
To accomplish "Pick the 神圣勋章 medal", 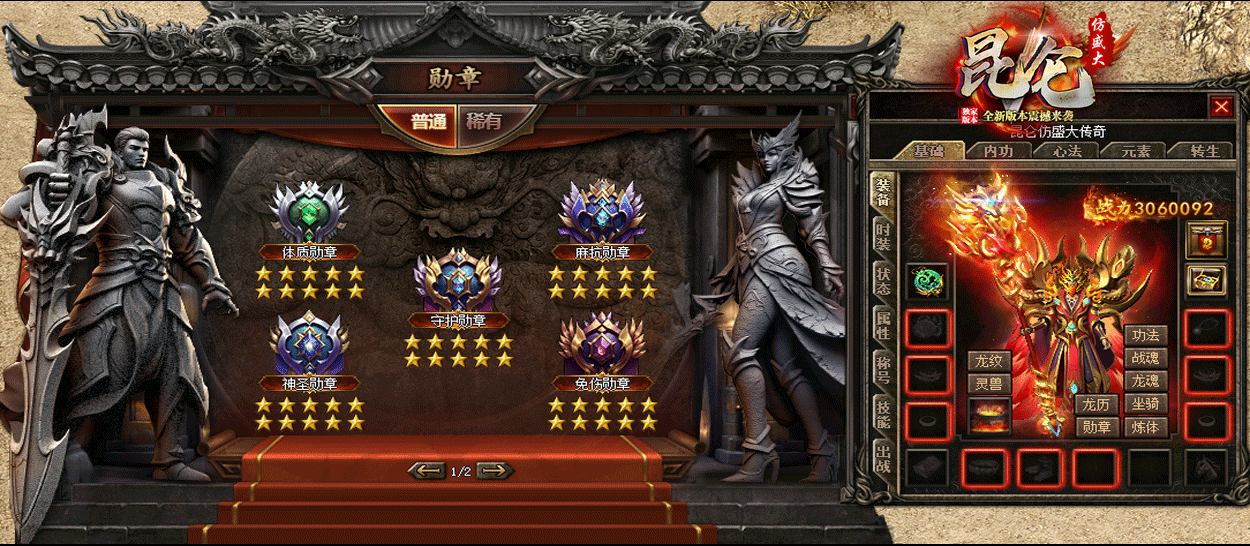I will (309, 345).
